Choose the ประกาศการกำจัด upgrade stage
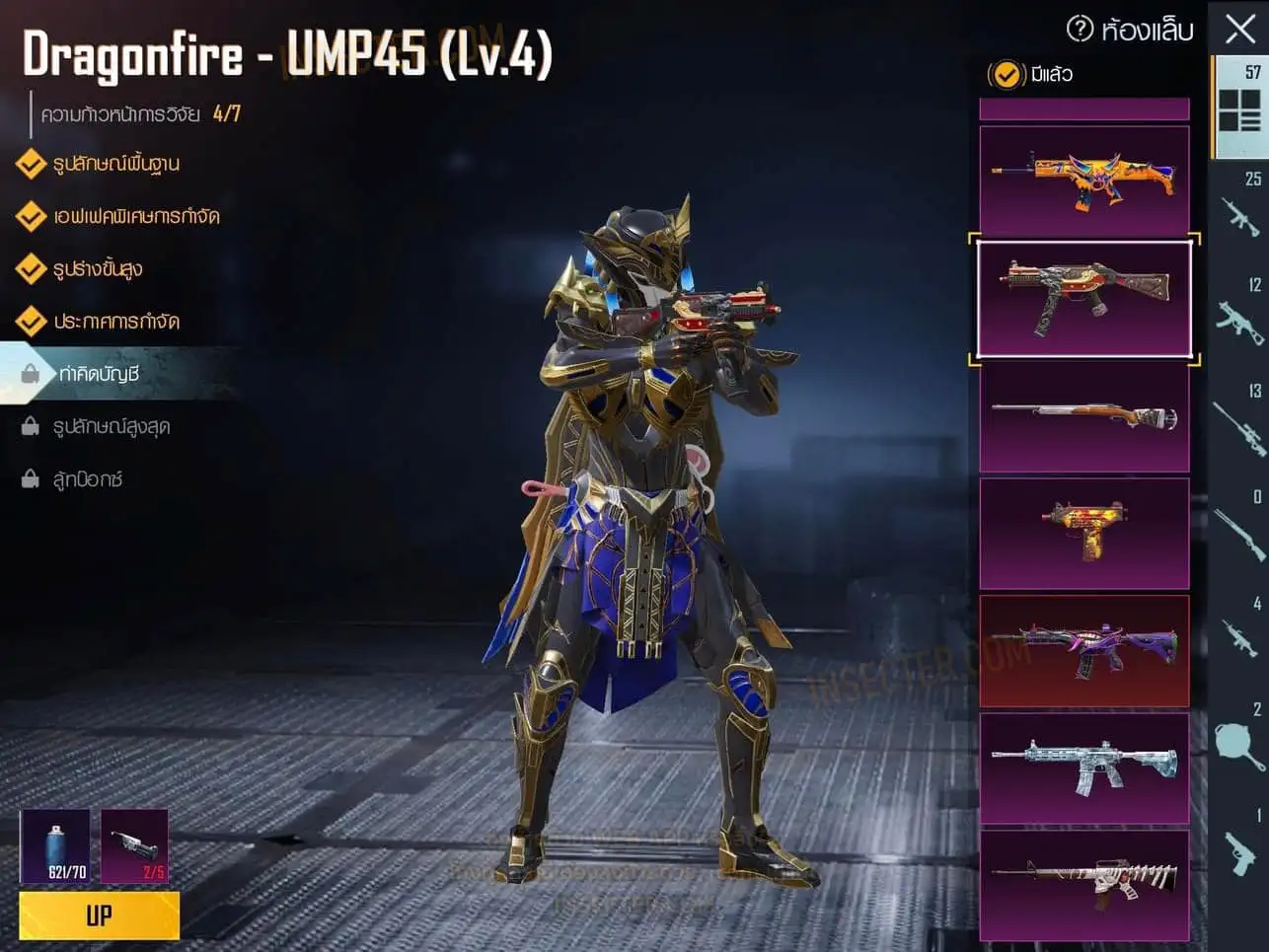1269x952 pixels. (116, 322)
